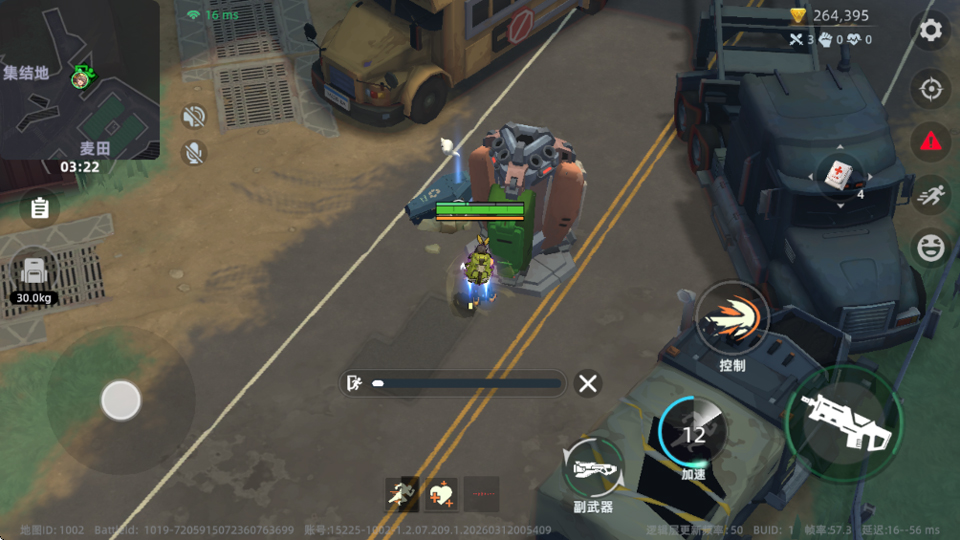Toggle the muted microphone icon

coord(193,153)
